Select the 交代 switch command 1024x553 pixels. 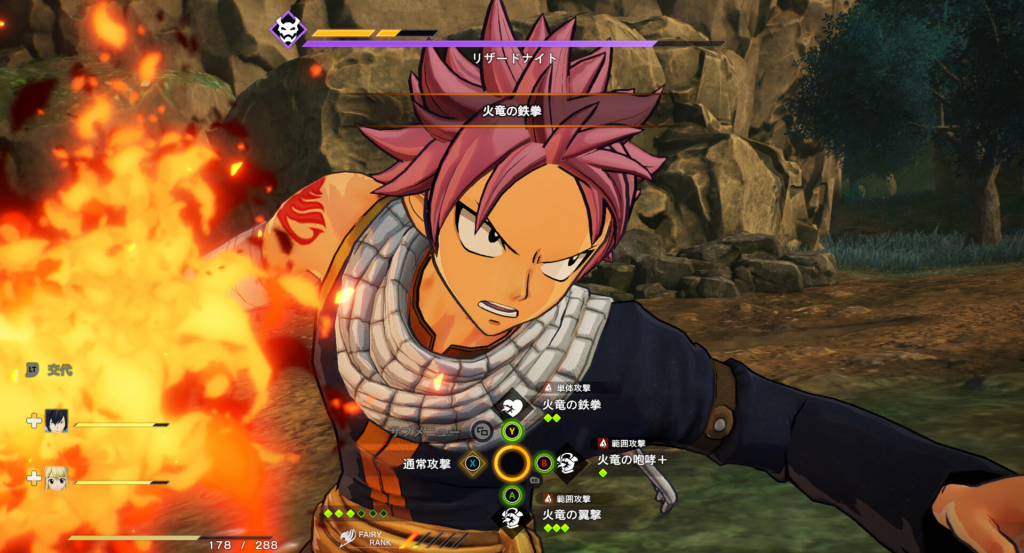pos(59,371)
